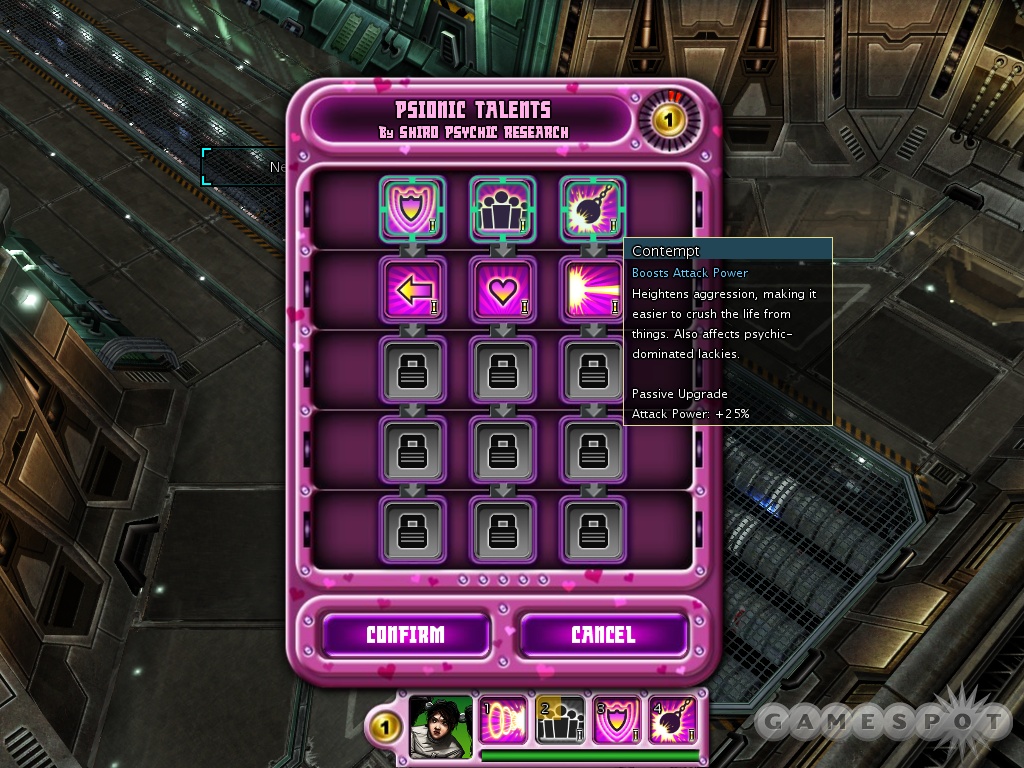Activate ability 2 crowd icon on hotbar

560,720
